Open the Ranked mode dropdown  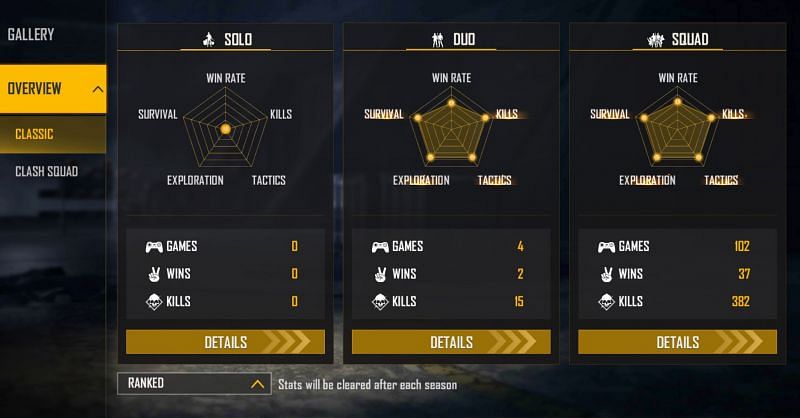[194, 383]
